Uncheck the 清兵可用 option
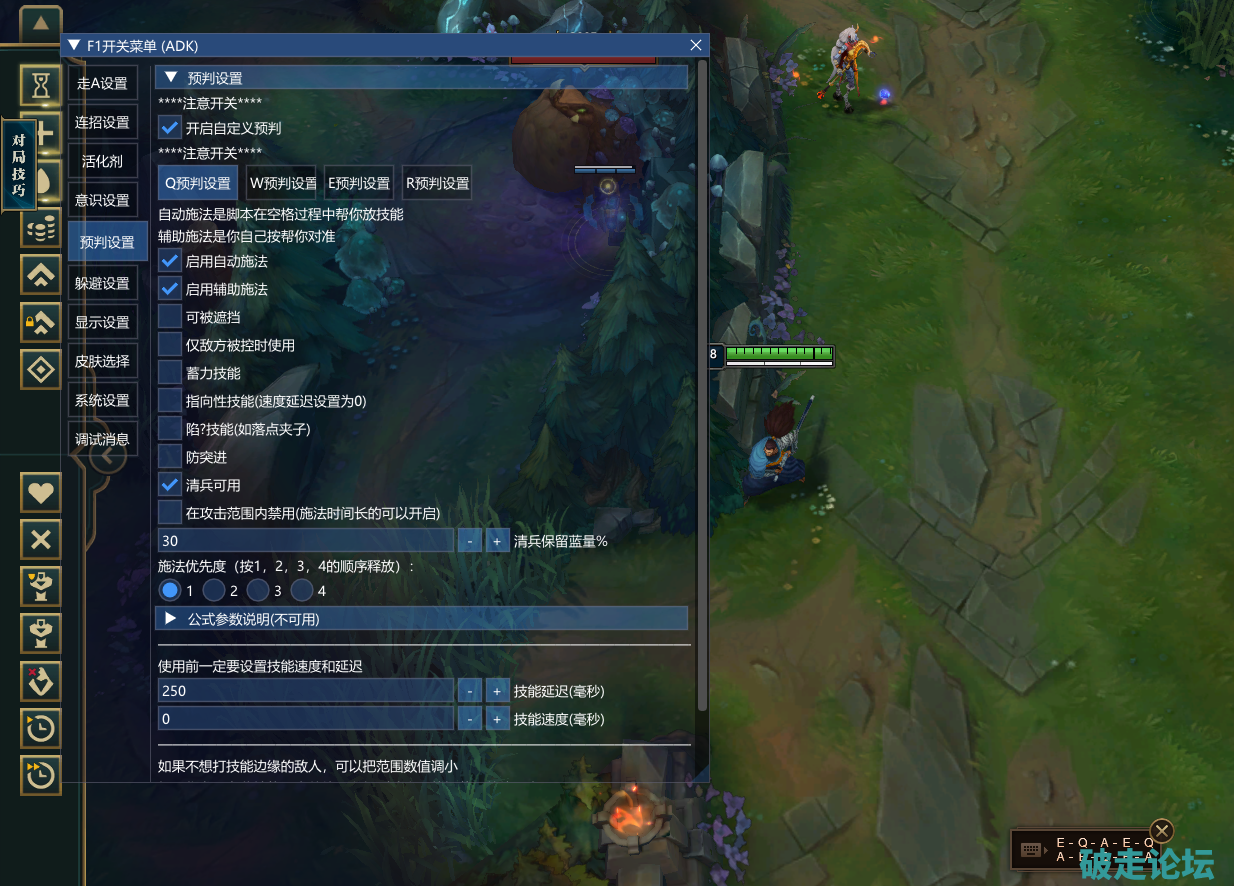Screen dimensions: 1234x886 point(170,485)
